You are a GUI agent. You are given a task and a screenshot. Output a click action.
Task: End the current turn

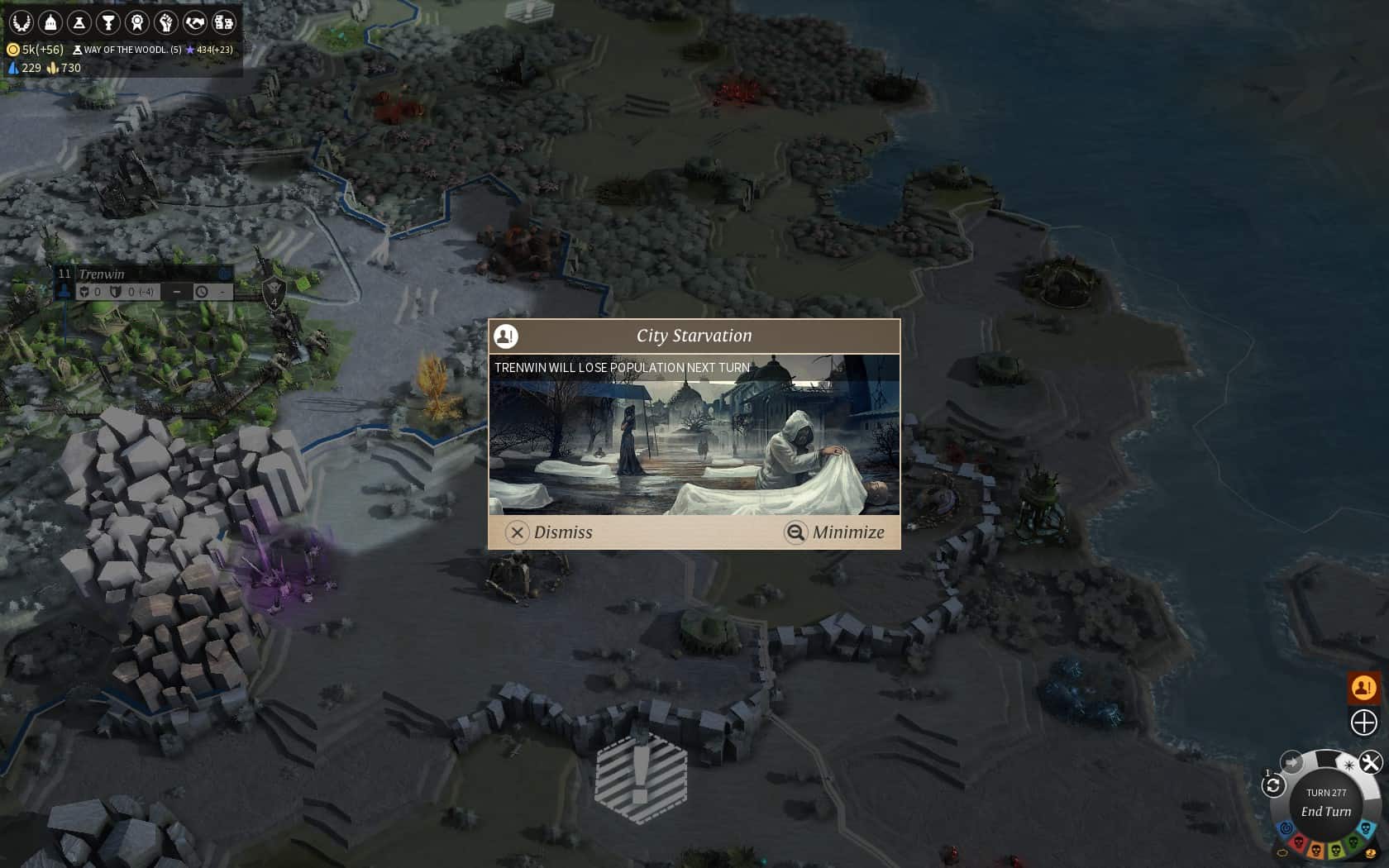[x=1326, y=811]
